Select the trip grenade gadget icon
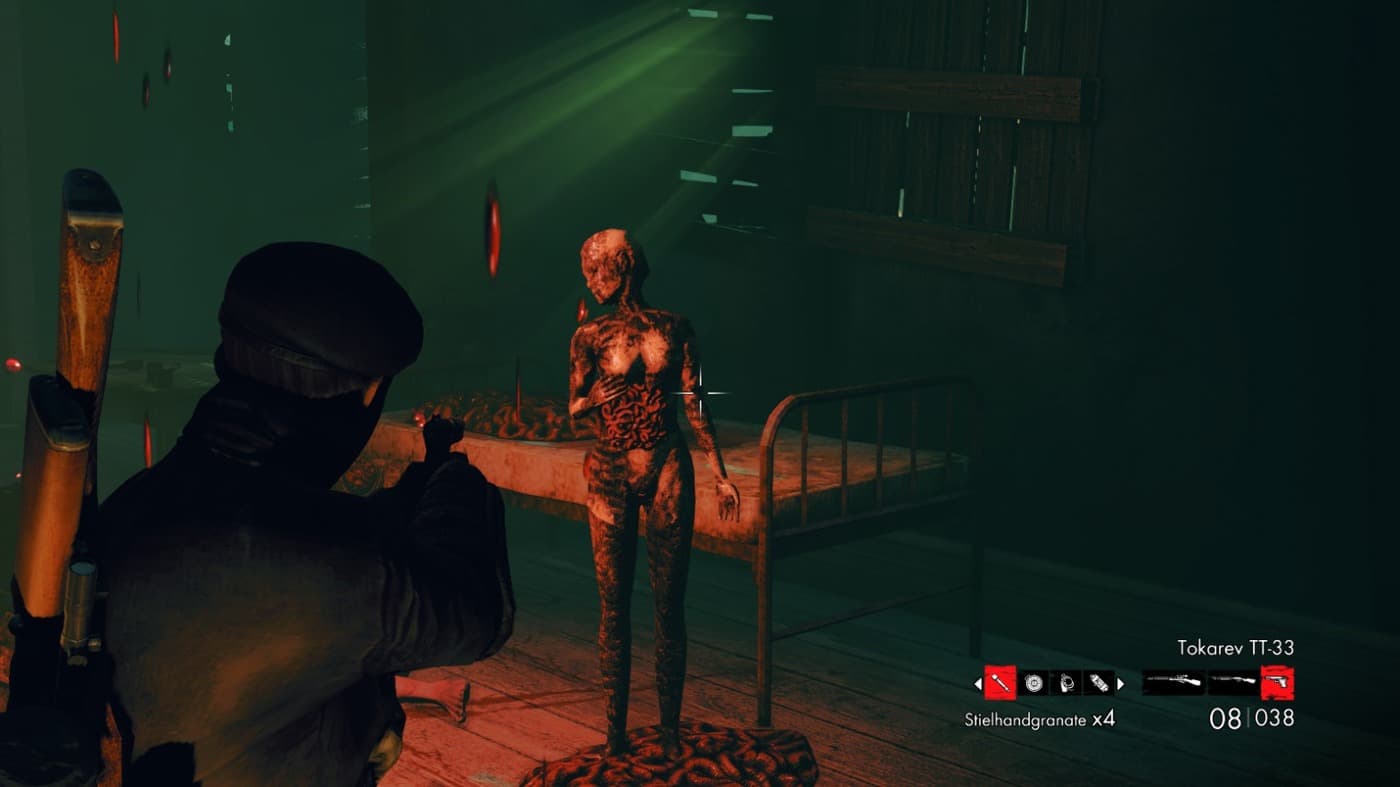The height and width of the screenshot is (787, 1400). coord(1066,682)
